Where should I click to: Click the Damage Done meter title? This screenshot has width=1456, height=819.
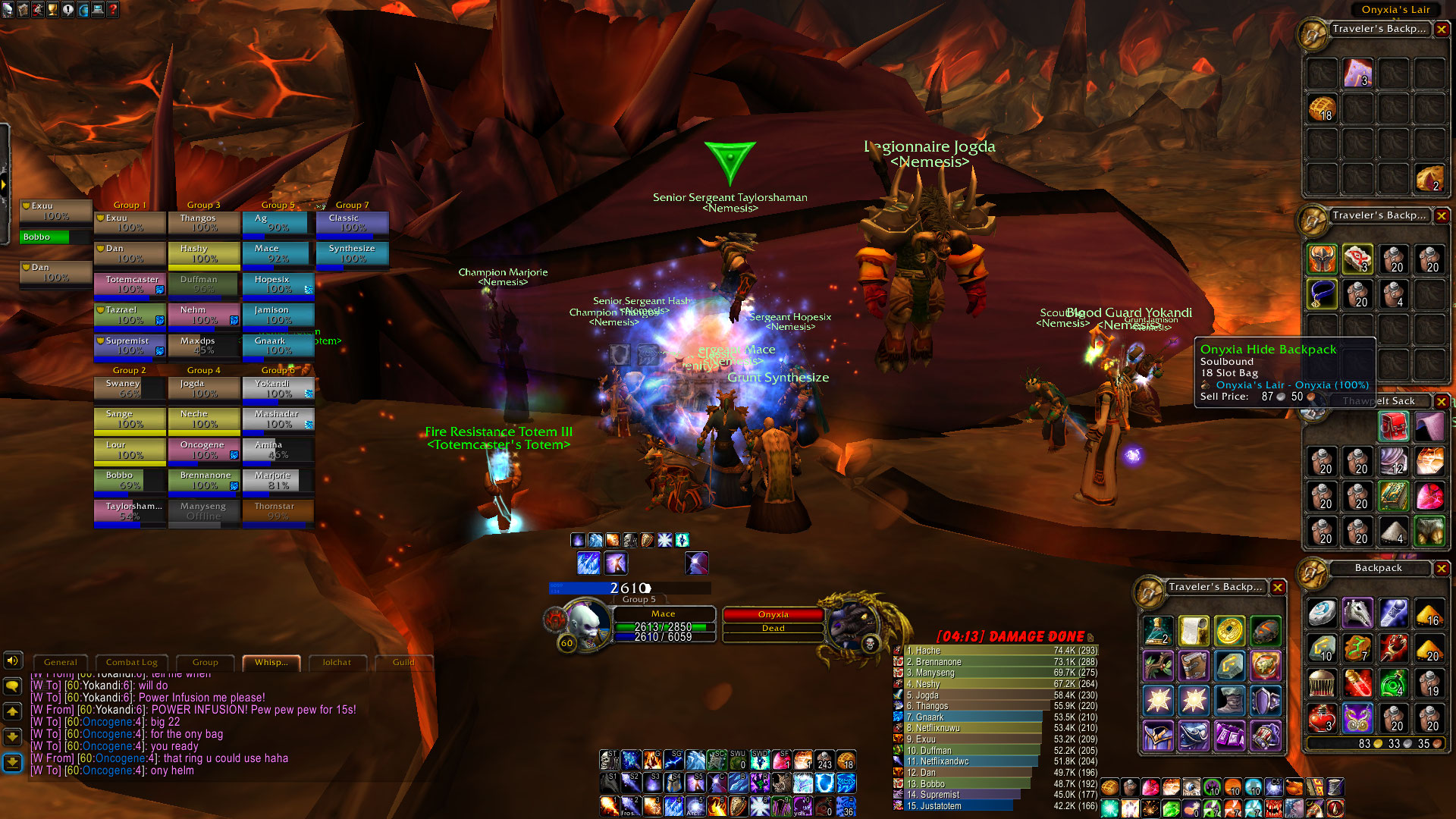click(x=1010, y=637)
